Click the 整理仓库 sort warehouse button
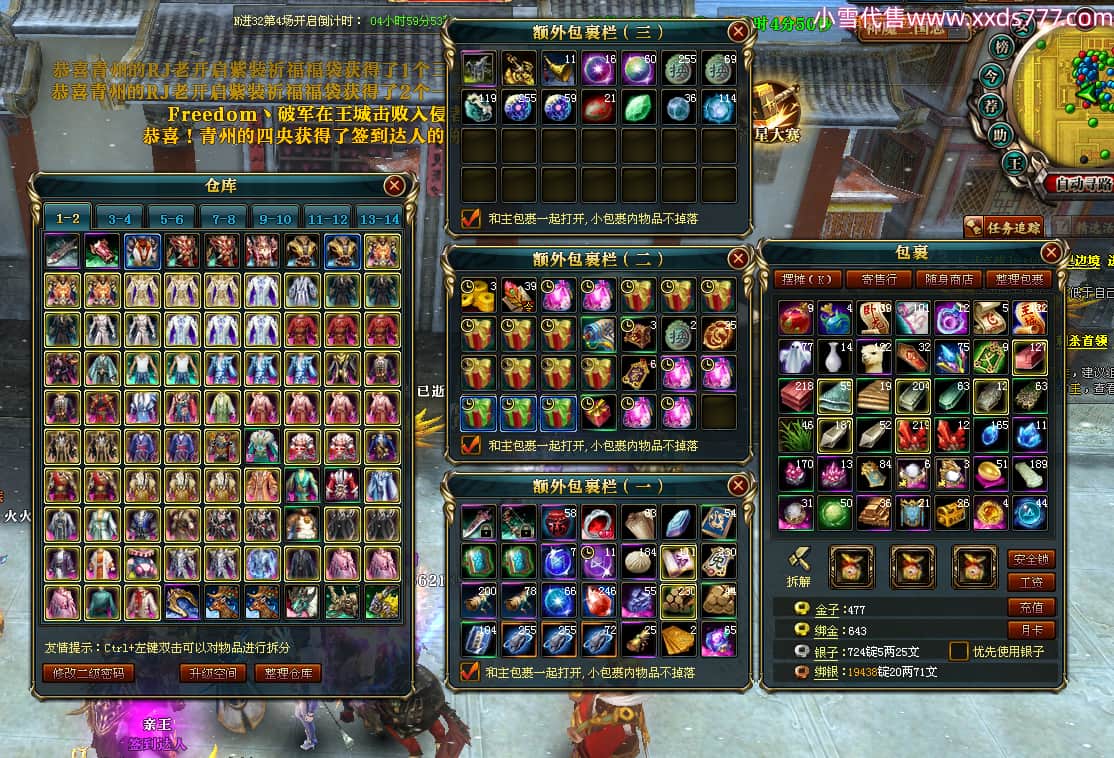The height and width of the screenshot is (758, 1114). coord(287,673)
